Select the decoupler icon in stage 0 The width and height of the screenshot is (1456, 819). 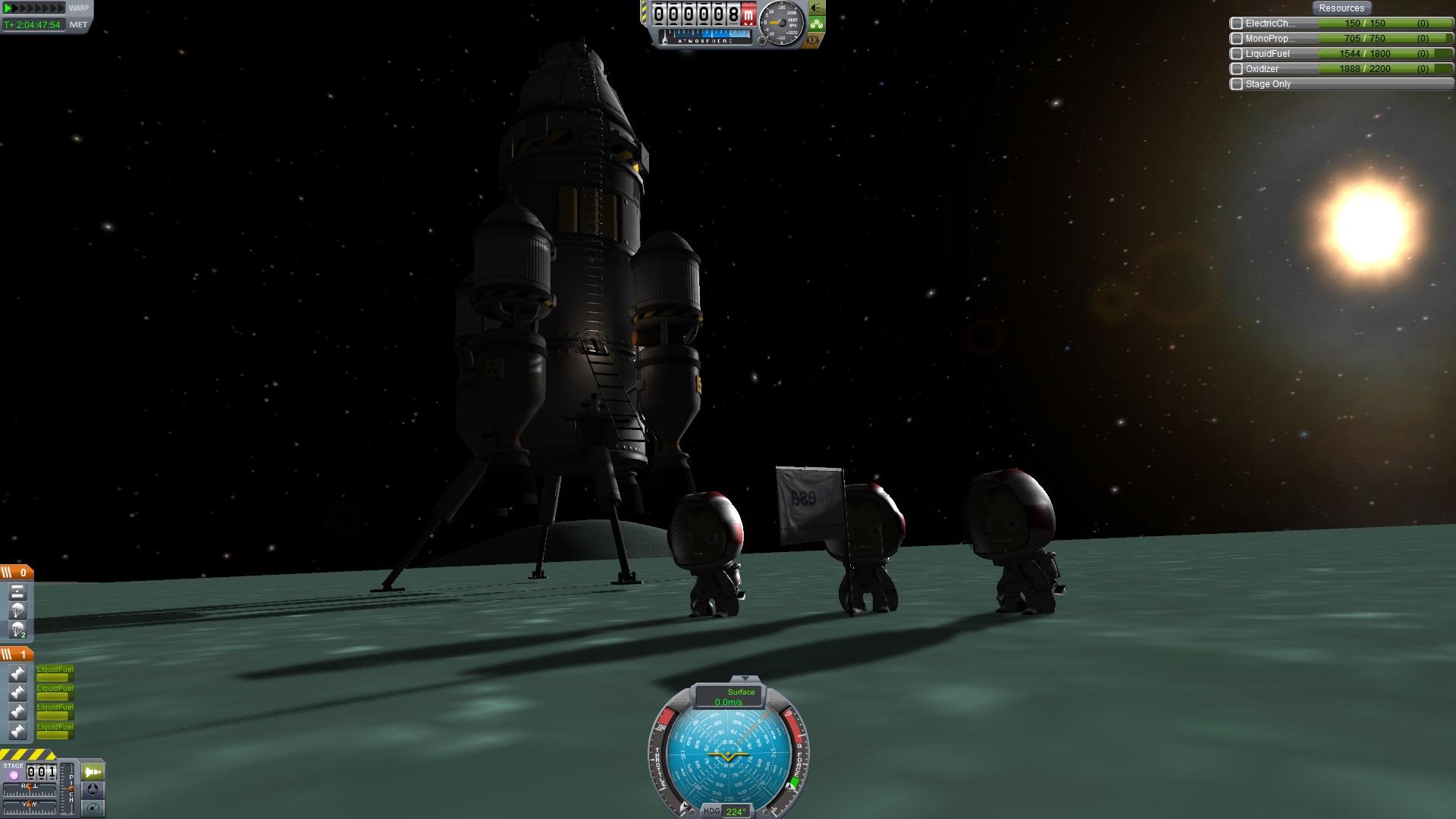pos(17,591)
